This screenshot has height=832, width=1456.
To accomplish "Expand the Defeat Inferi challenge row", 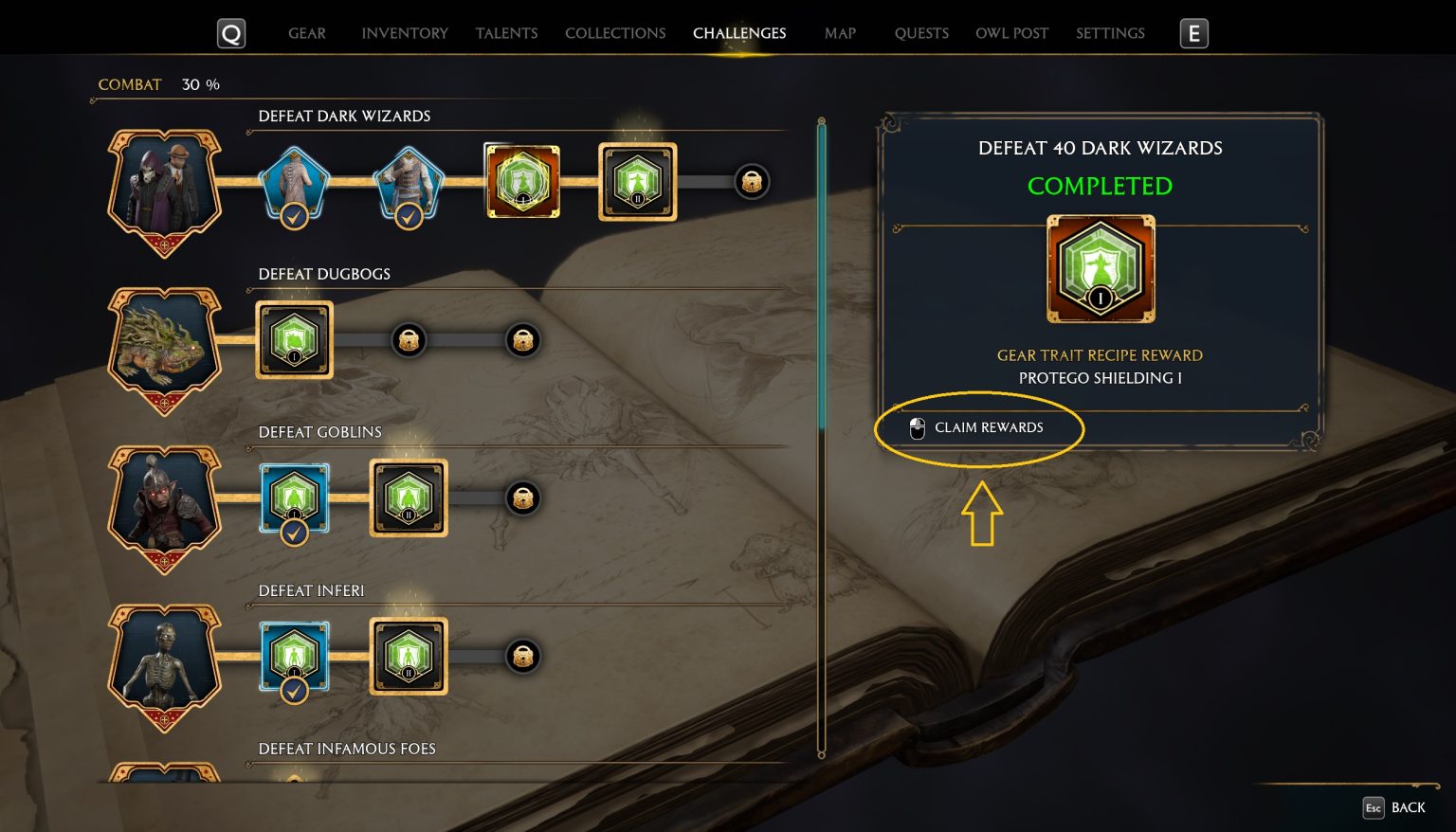I will (x=313, y=590).
